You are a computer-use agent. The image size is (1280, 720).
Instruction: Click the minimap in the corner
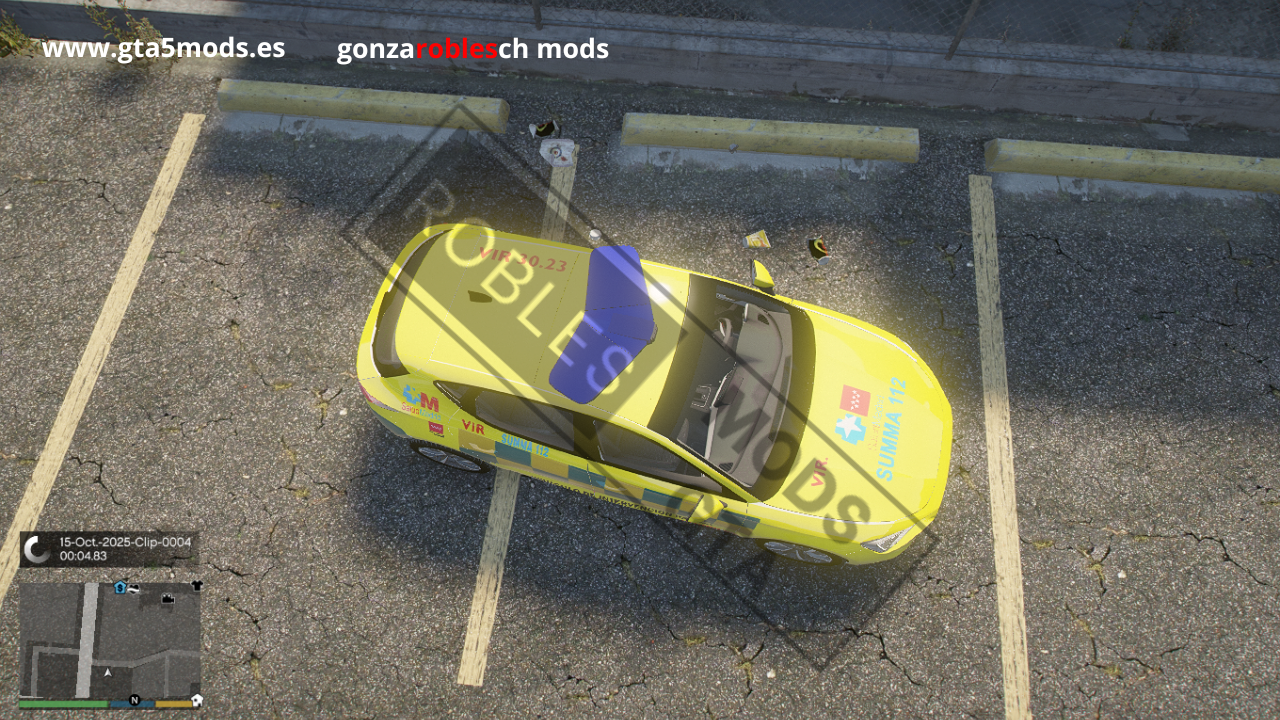pyautogui.click(x=110, y=640)
